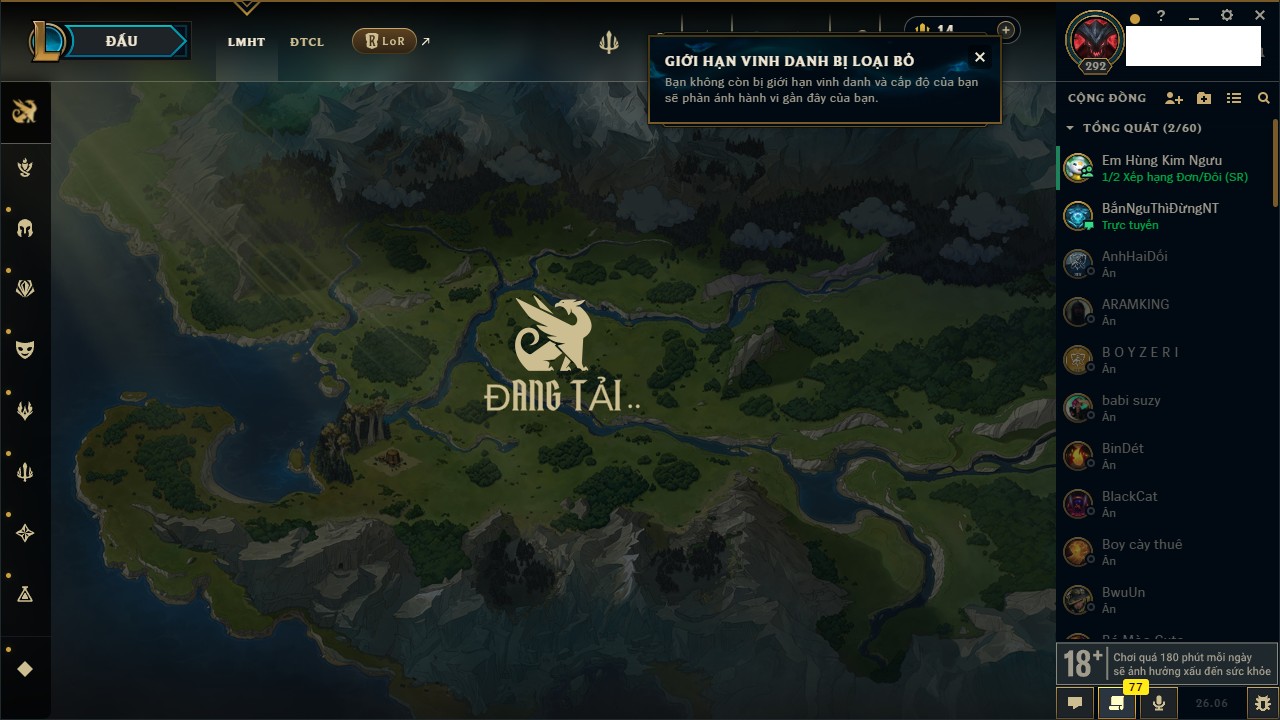Search the friends list
The height and width of the screenshot is (720, 1280).
coord(1264,98)
